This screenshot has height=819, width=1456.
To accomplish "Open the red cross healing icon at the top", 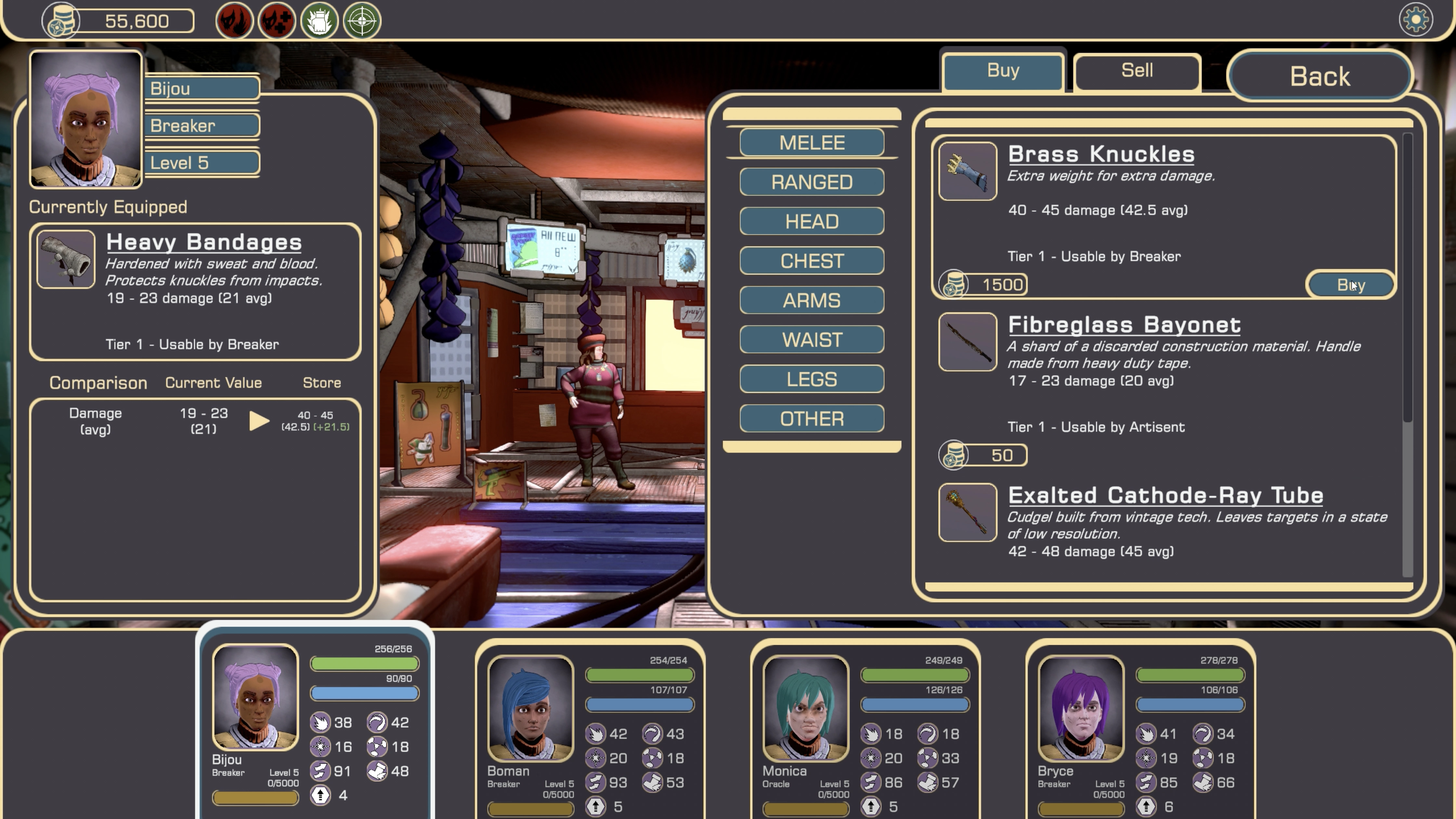I will pyautogui.click(x=276, y=21).
